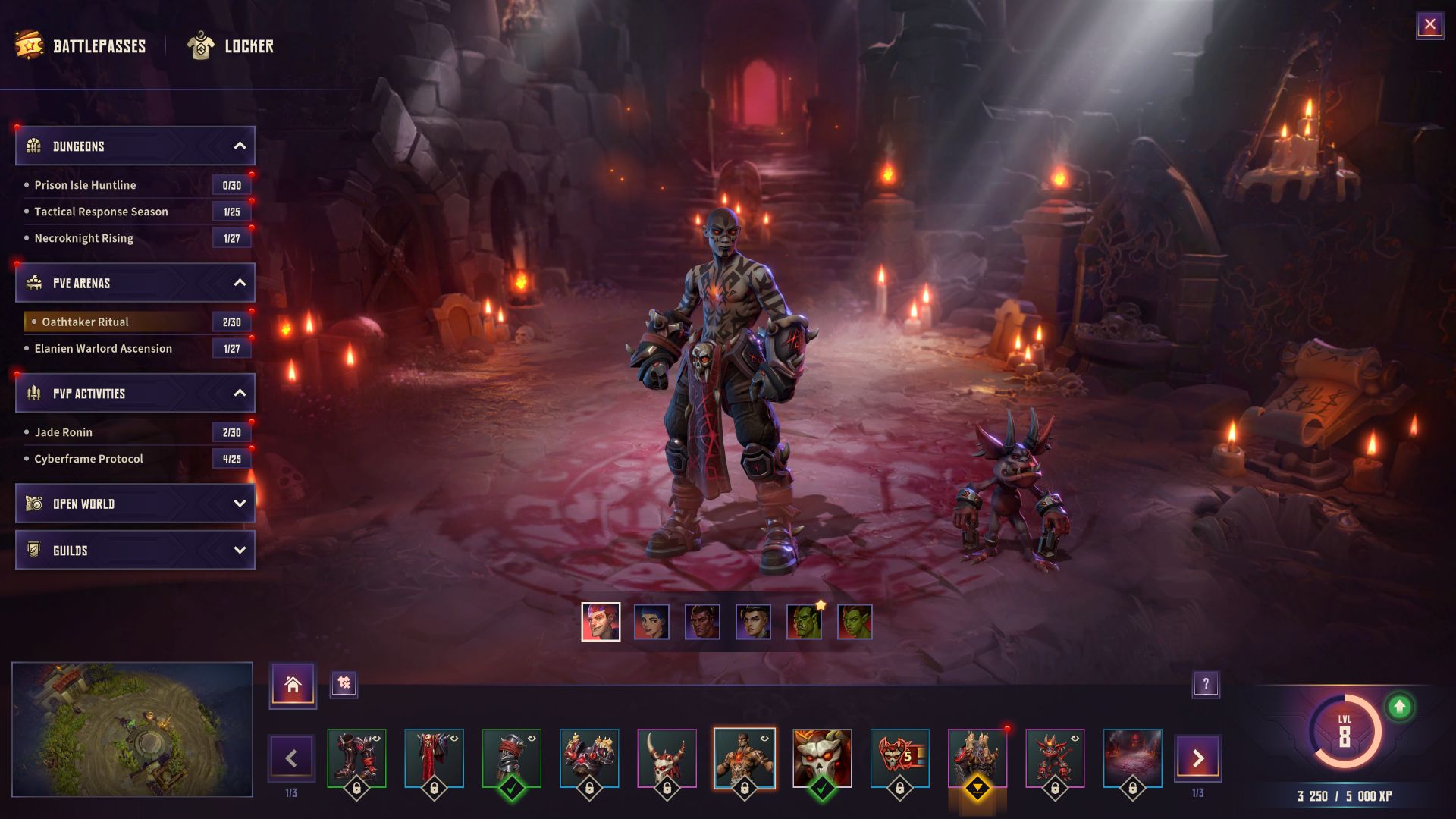The image size is (1456, 819).
Task: Collapse the PVE Arenas section
Action: (240, 283)
